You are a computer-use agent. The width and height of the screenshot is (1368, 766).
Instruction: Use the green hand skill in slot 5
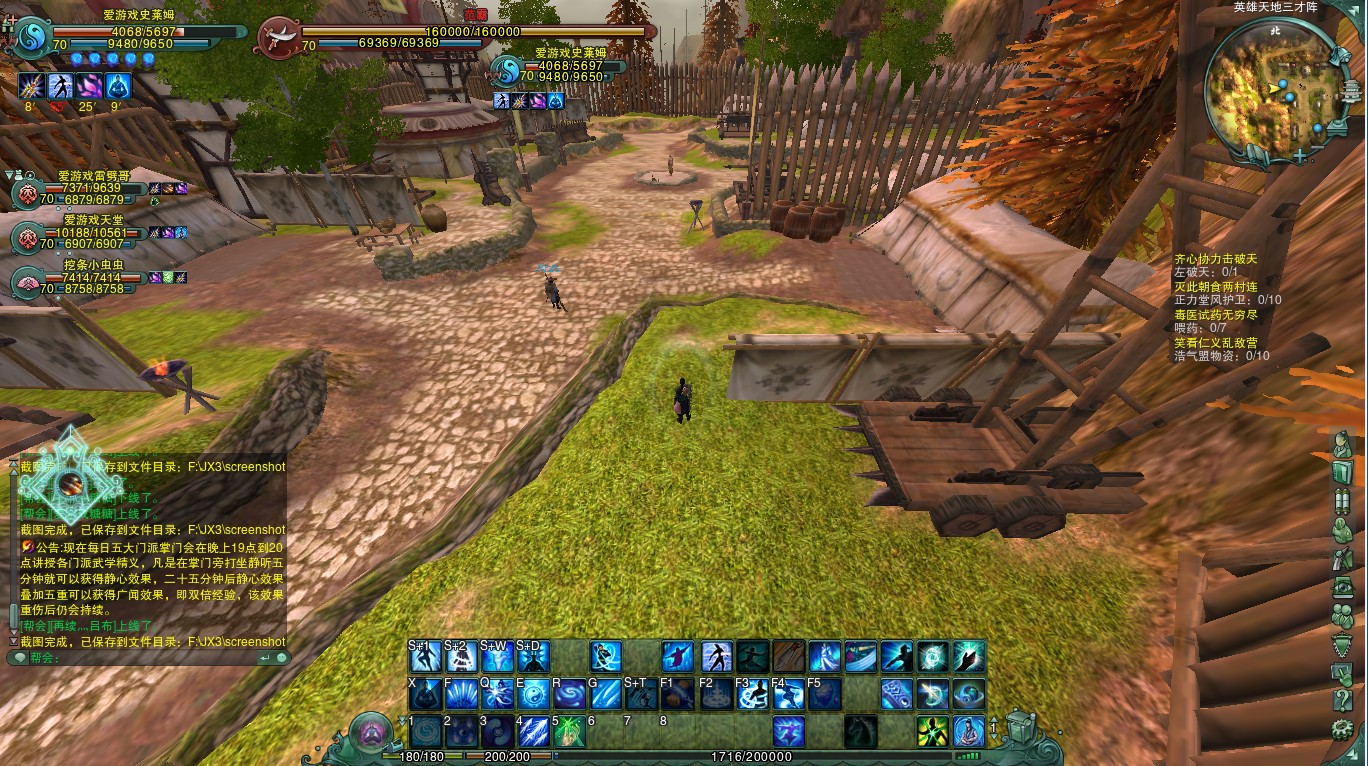point(569,731)
